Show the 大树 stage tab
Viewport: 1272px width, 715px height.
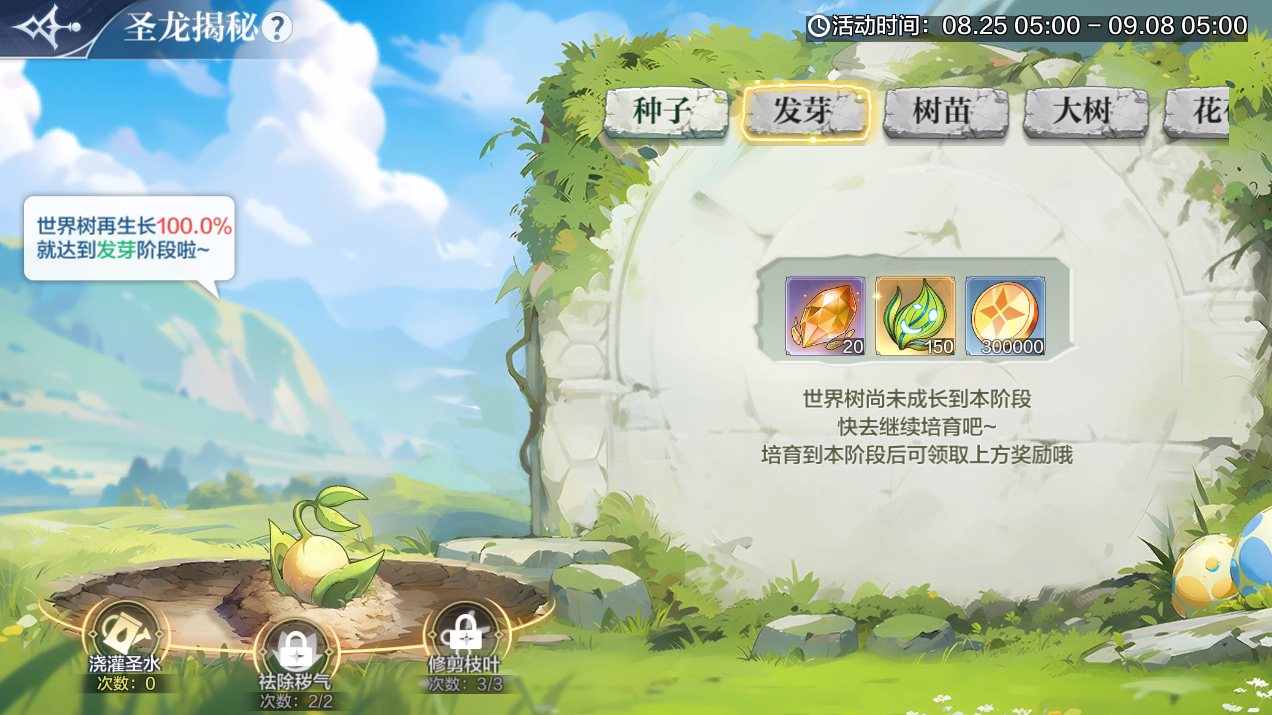pyautogui.click(x=1084, y=112)
